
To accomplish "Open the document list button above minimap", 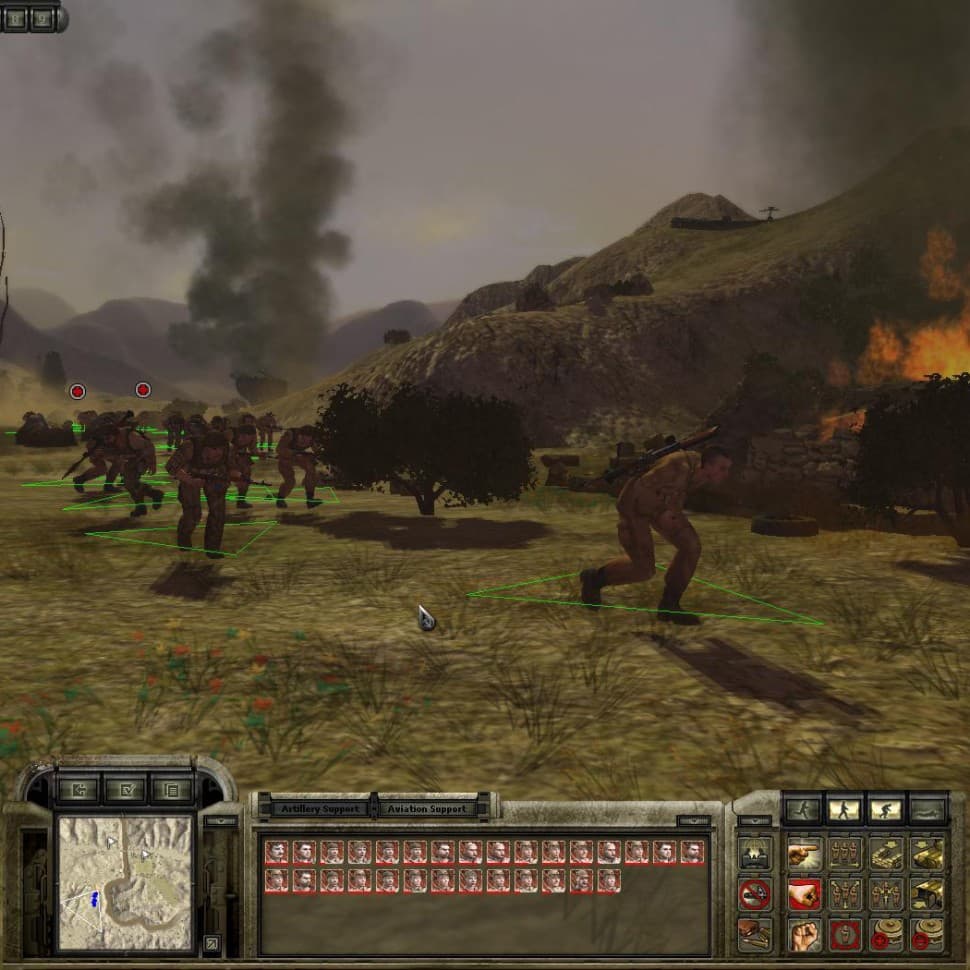I will 171,790.
